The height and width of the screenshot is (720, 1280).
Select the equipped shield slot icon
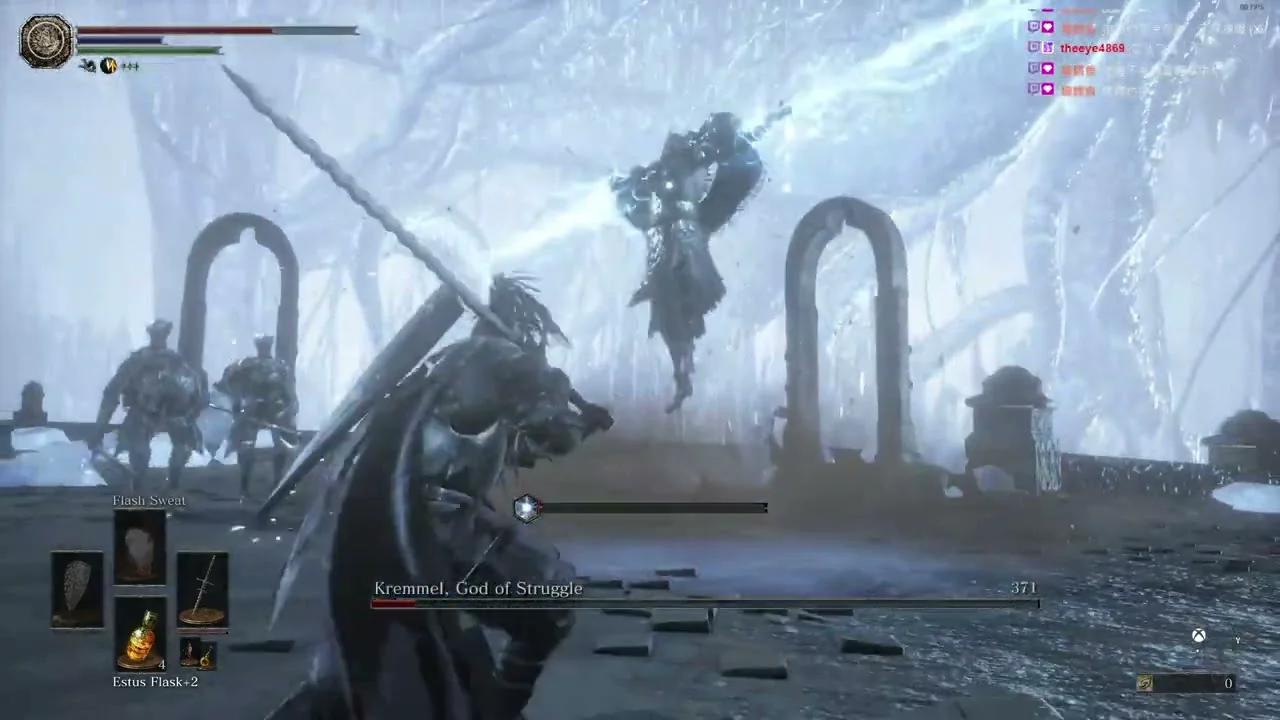point(76,590)
